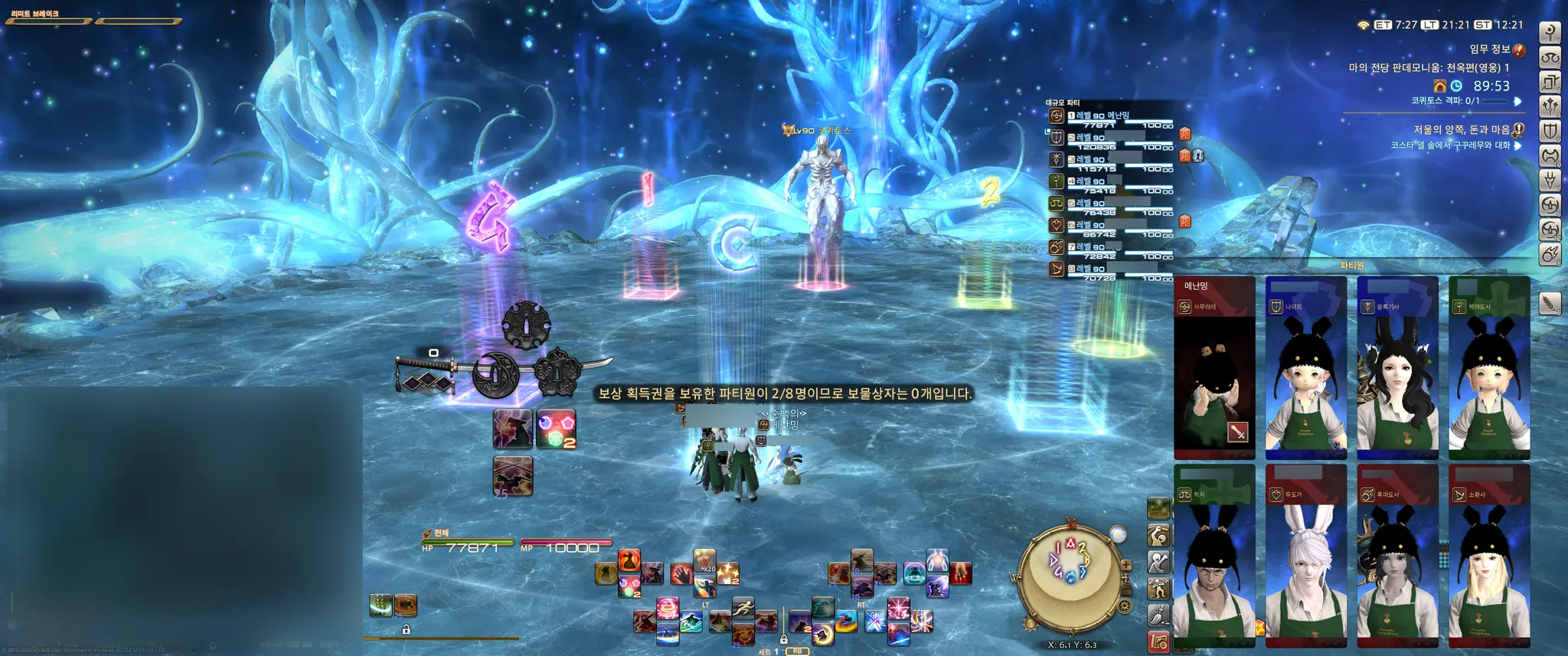This screenshot has height=656, width=1568.
Task: Pick the 소환사 party member portrait card
Action: tap(1489, 555)
